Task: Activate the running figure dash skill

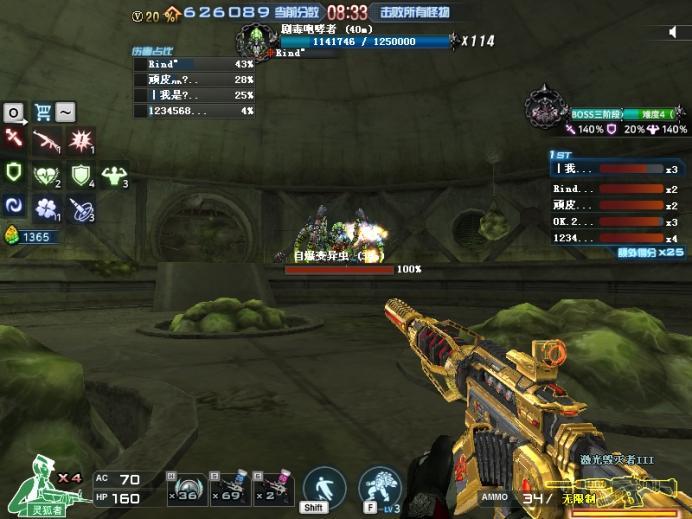Action: pyautogui.click(x=323, y=486)
